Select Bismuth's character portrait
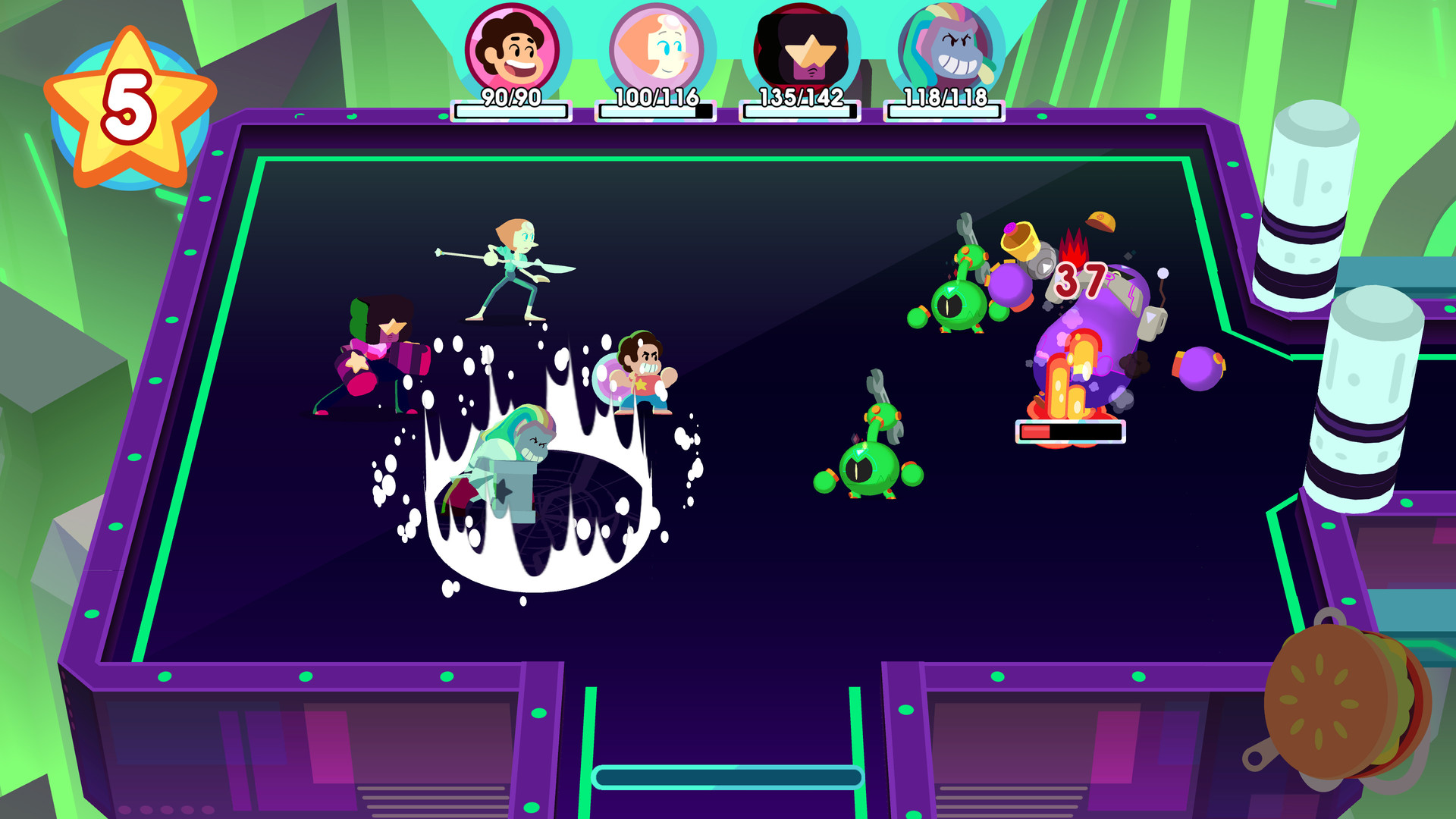Screen dimensions: 1456x819 944,47
